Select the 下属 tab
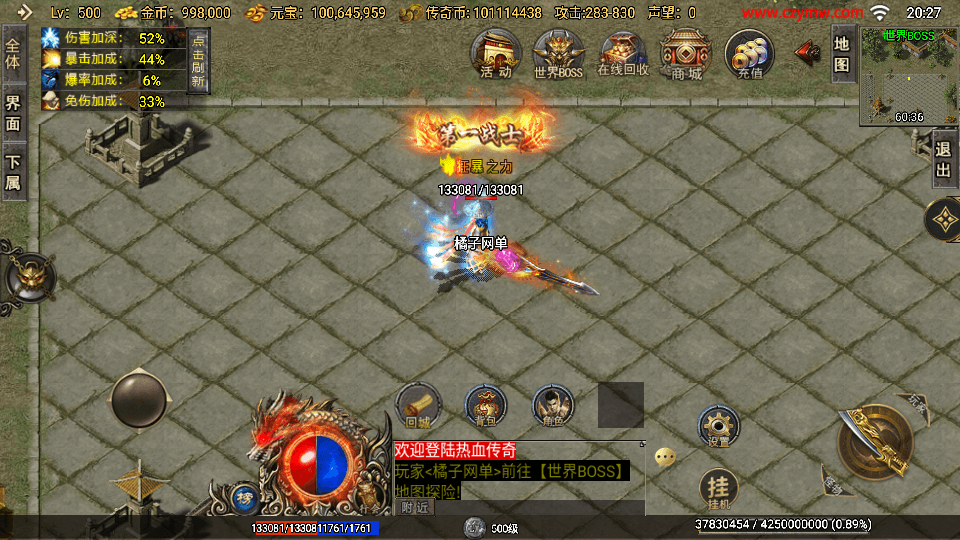 pyautogui.click(x=14, y=172)
